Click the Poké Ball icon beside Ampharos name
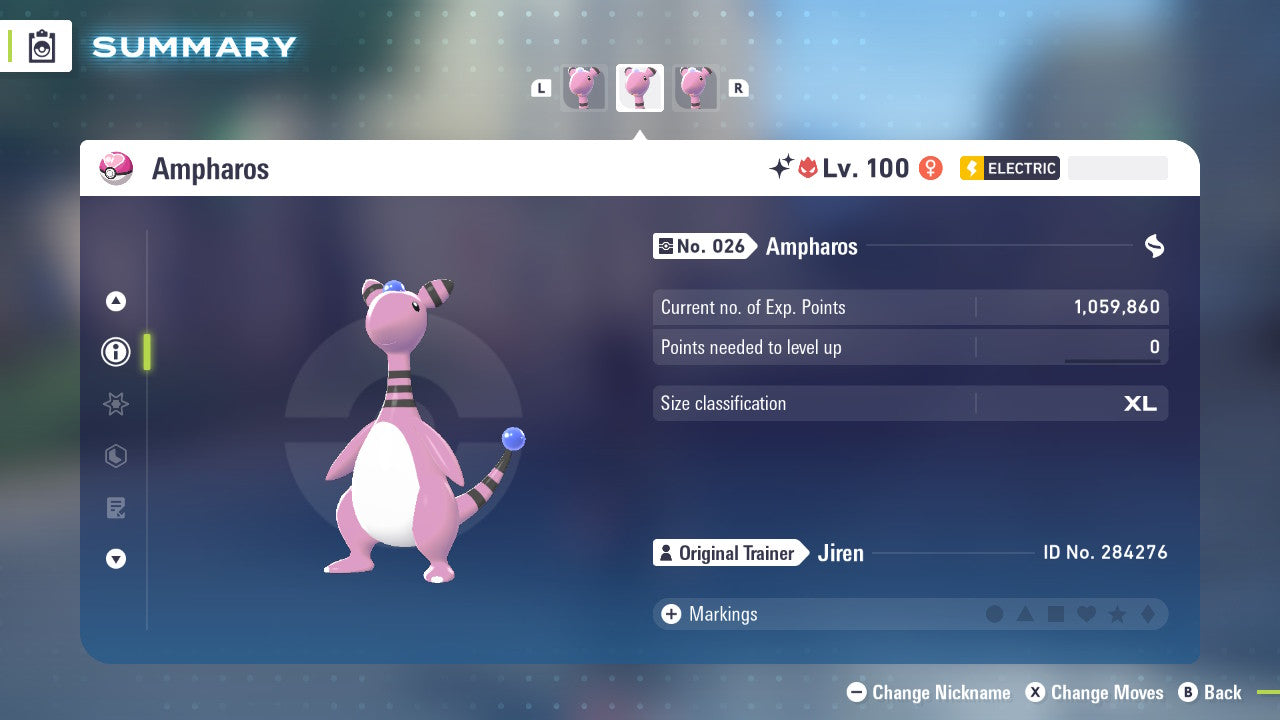Screen dimensions: 1280x720 point(116,168)
